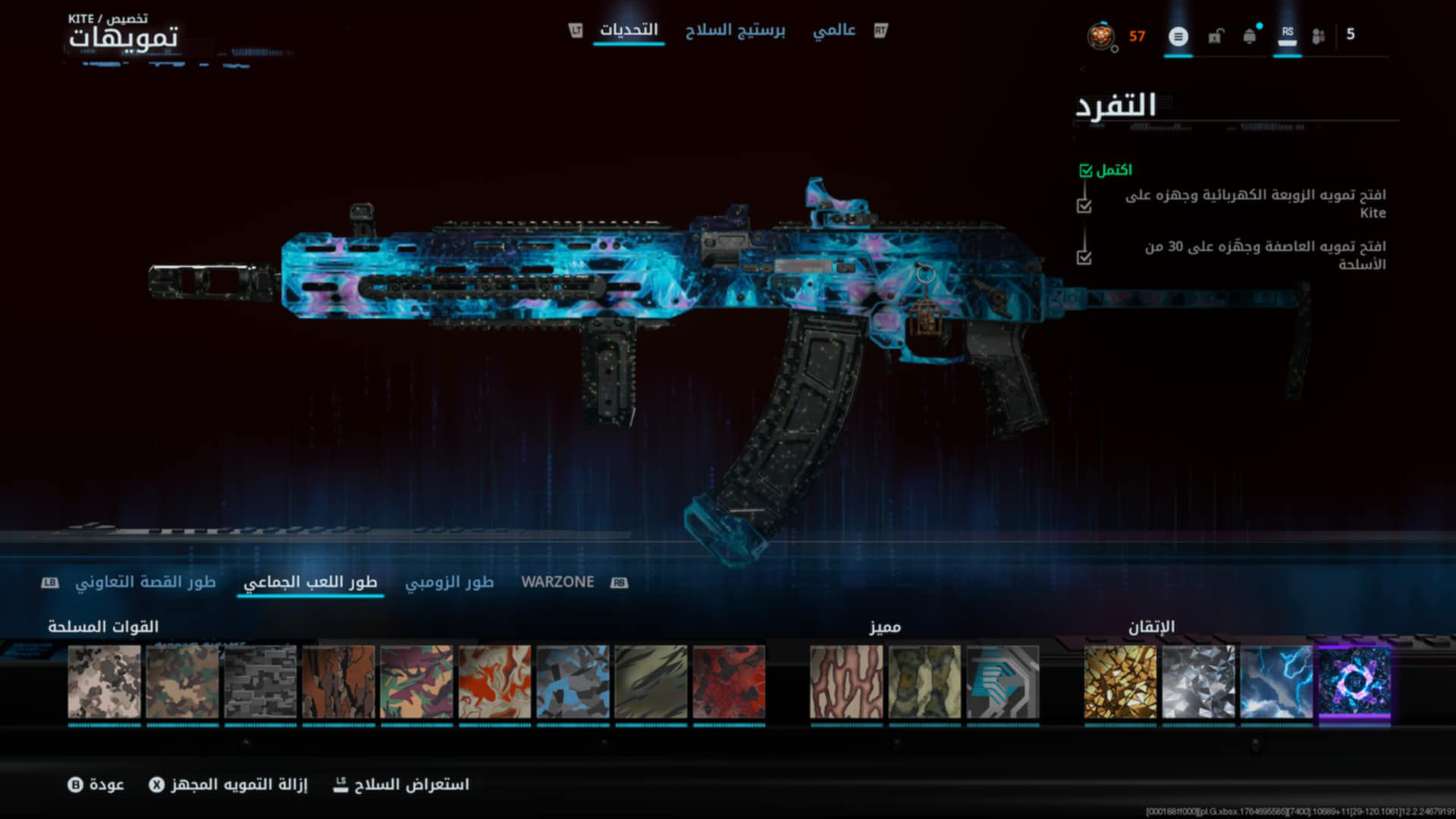Switch to the عالمي top tab
1456x819 pixels.
pyautogui.click(x=836, y=29)
